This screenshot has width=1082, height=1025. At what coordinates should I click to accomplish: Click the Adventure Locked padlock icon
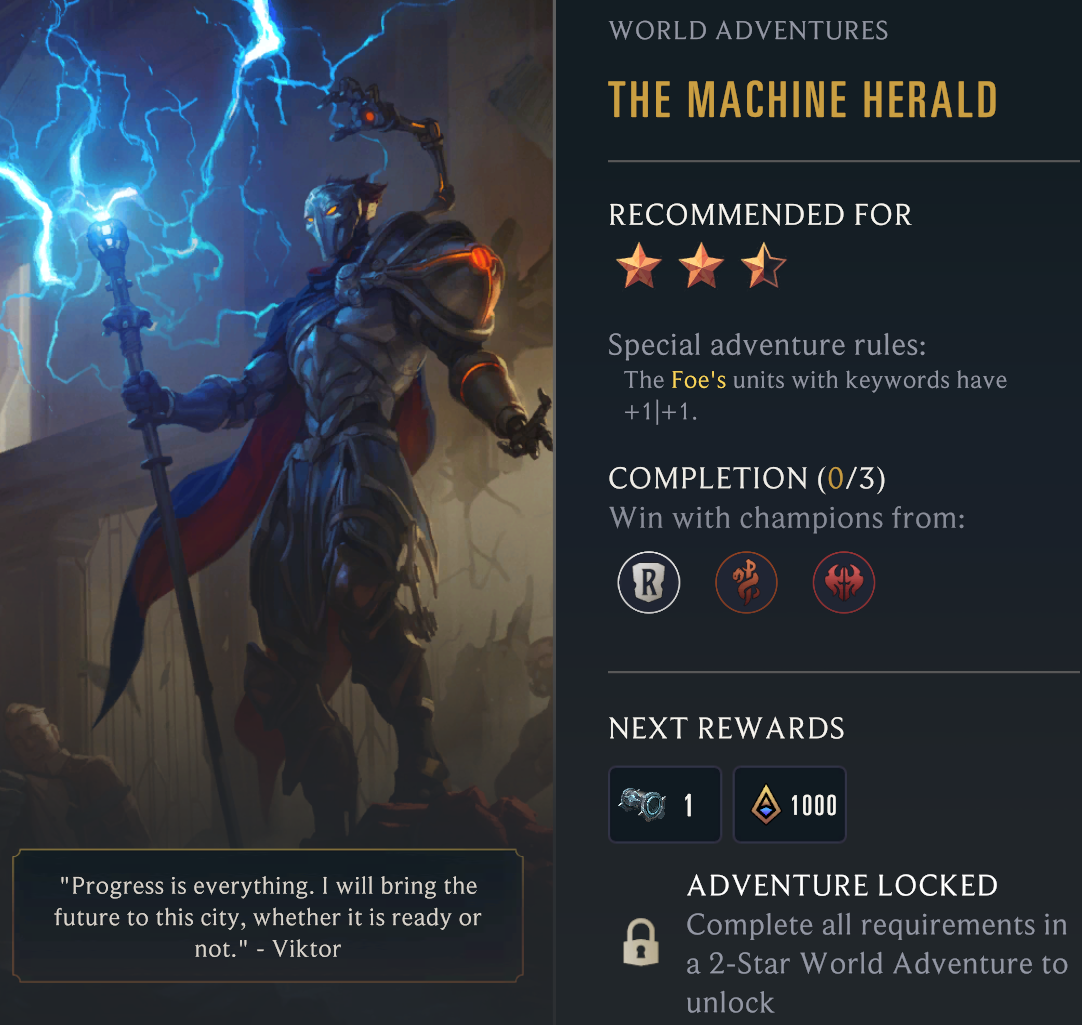click(640, 943)
